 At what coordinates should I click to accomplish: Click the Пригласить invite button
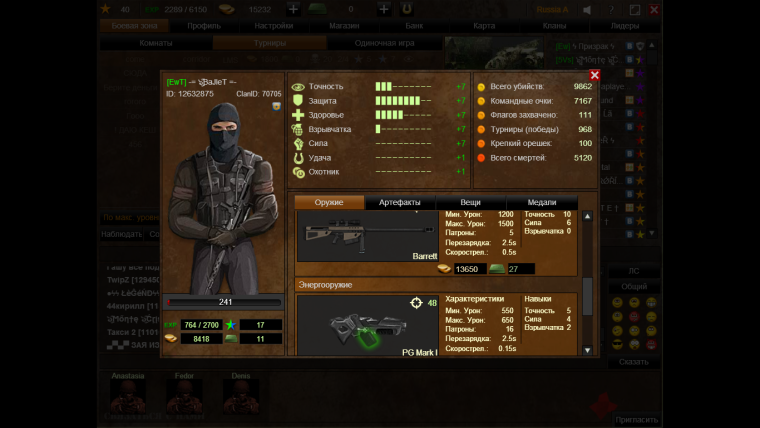(635, 420)
